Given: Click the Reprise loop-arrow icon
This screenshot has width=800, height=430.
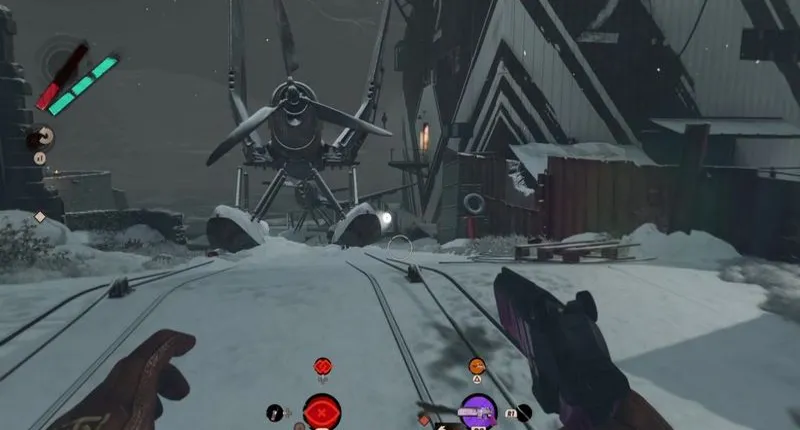Looking at the screenshot, I should pyautogui.click(x=43, y=138).
